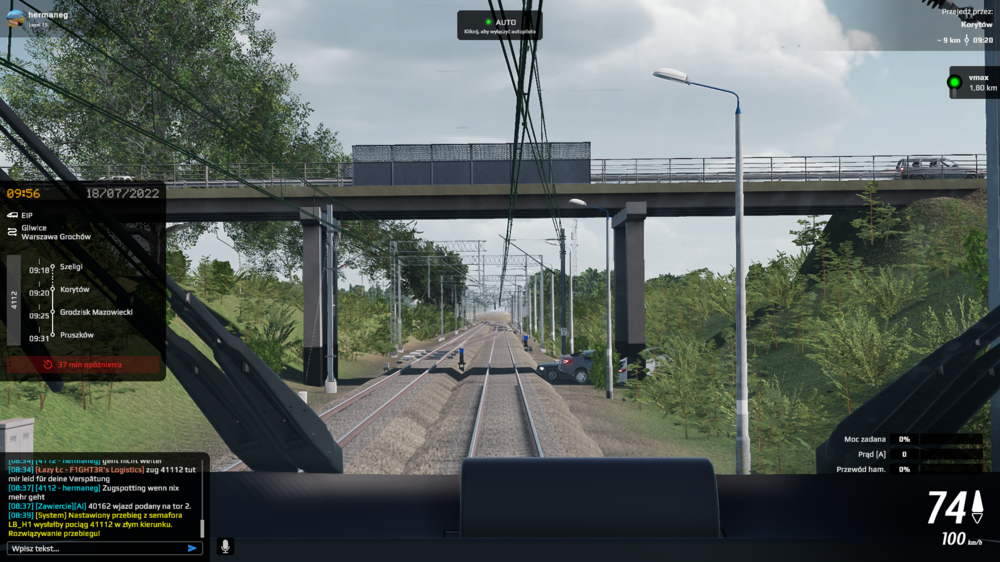Click the 4112 train number tab
The image size is (1000, 562).
pyautogui.click(x=14, y=300)
